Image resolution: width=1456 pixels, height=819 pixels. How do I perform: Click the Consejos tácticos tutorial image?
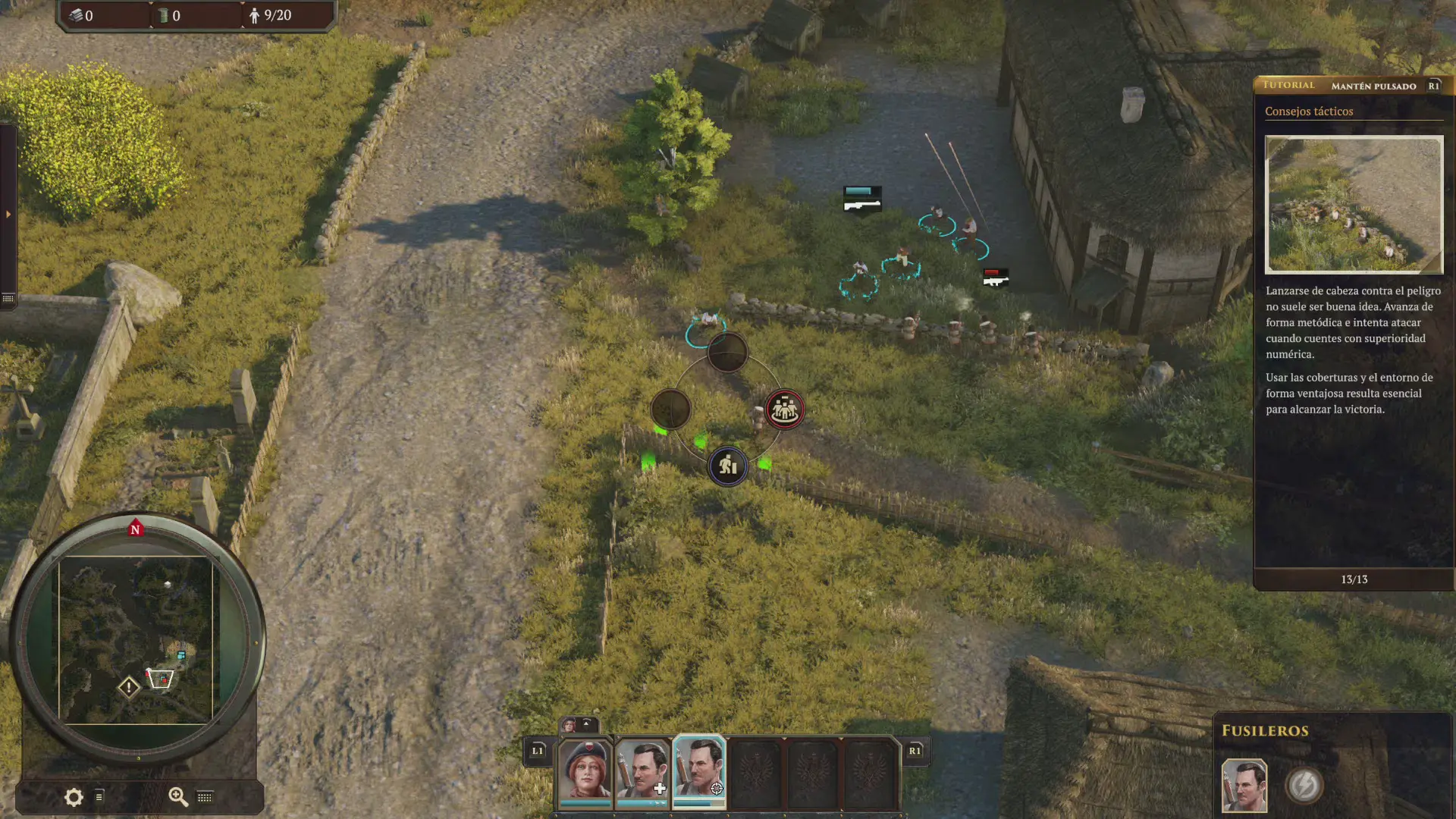(1354, 205)
